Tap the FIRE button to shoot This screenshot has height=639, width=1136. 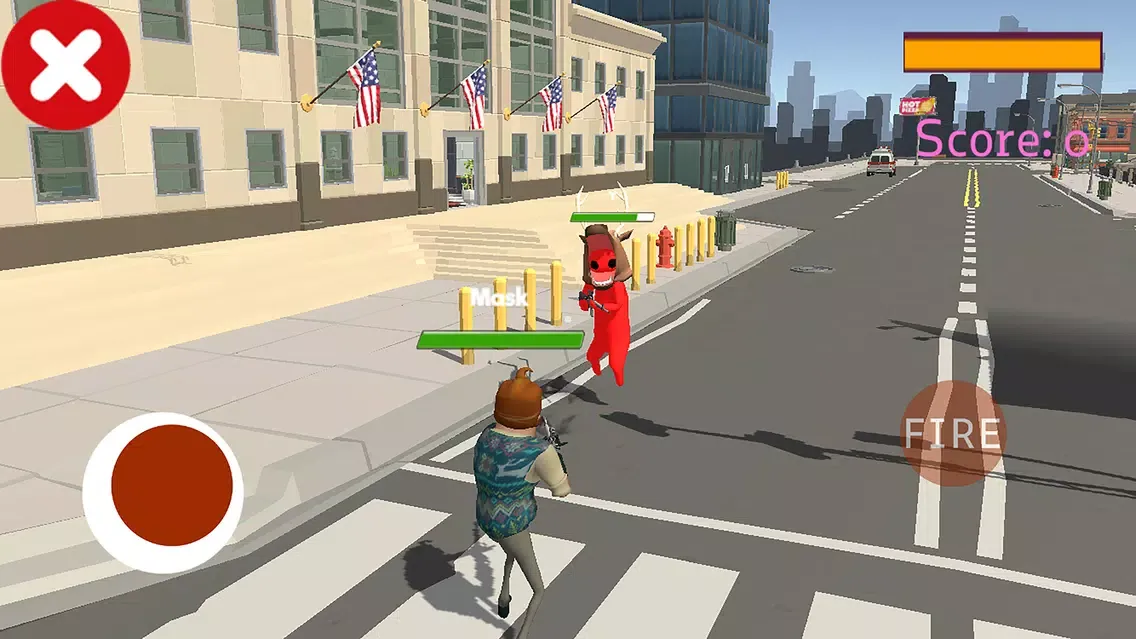coord(952,433)
